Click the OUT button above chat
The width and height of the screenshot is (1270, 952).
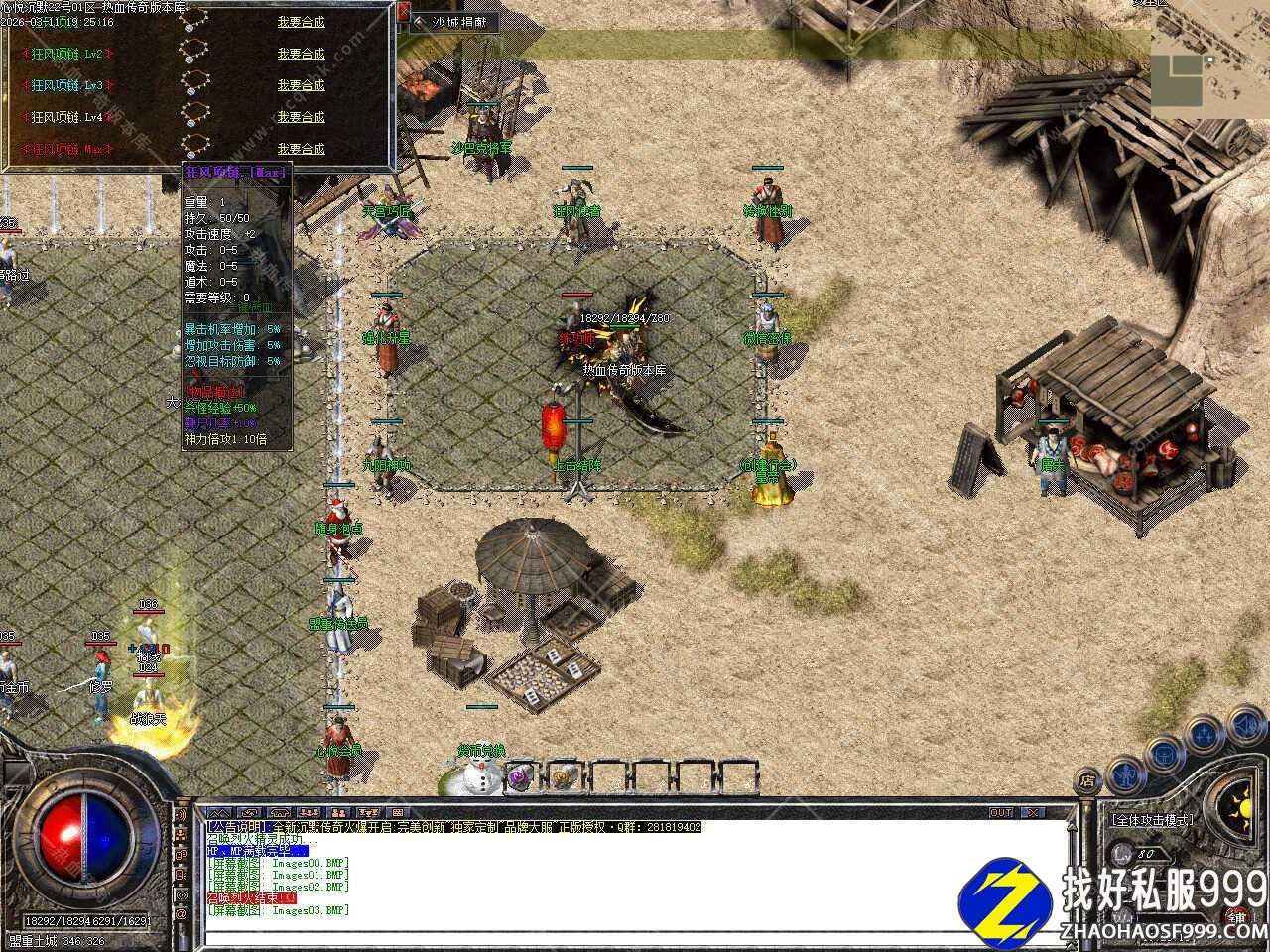pos(1001,813)
